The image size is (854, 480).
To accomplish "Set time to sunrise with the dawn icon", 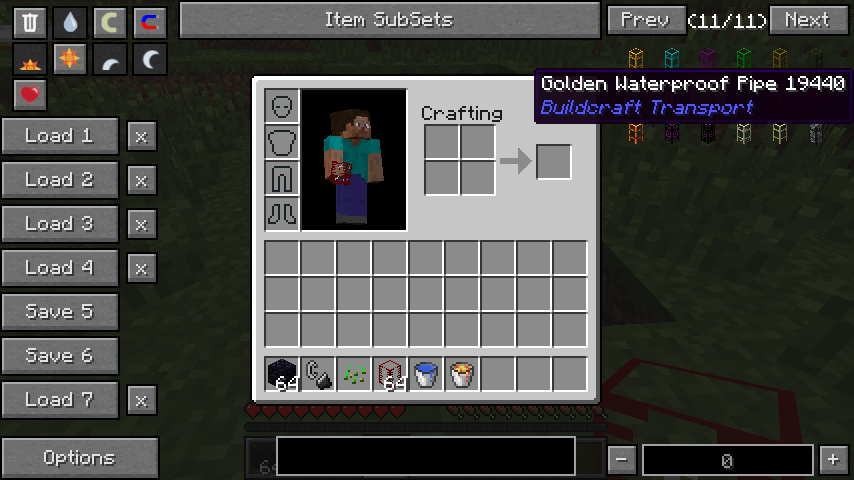I will tap(30, 61).
